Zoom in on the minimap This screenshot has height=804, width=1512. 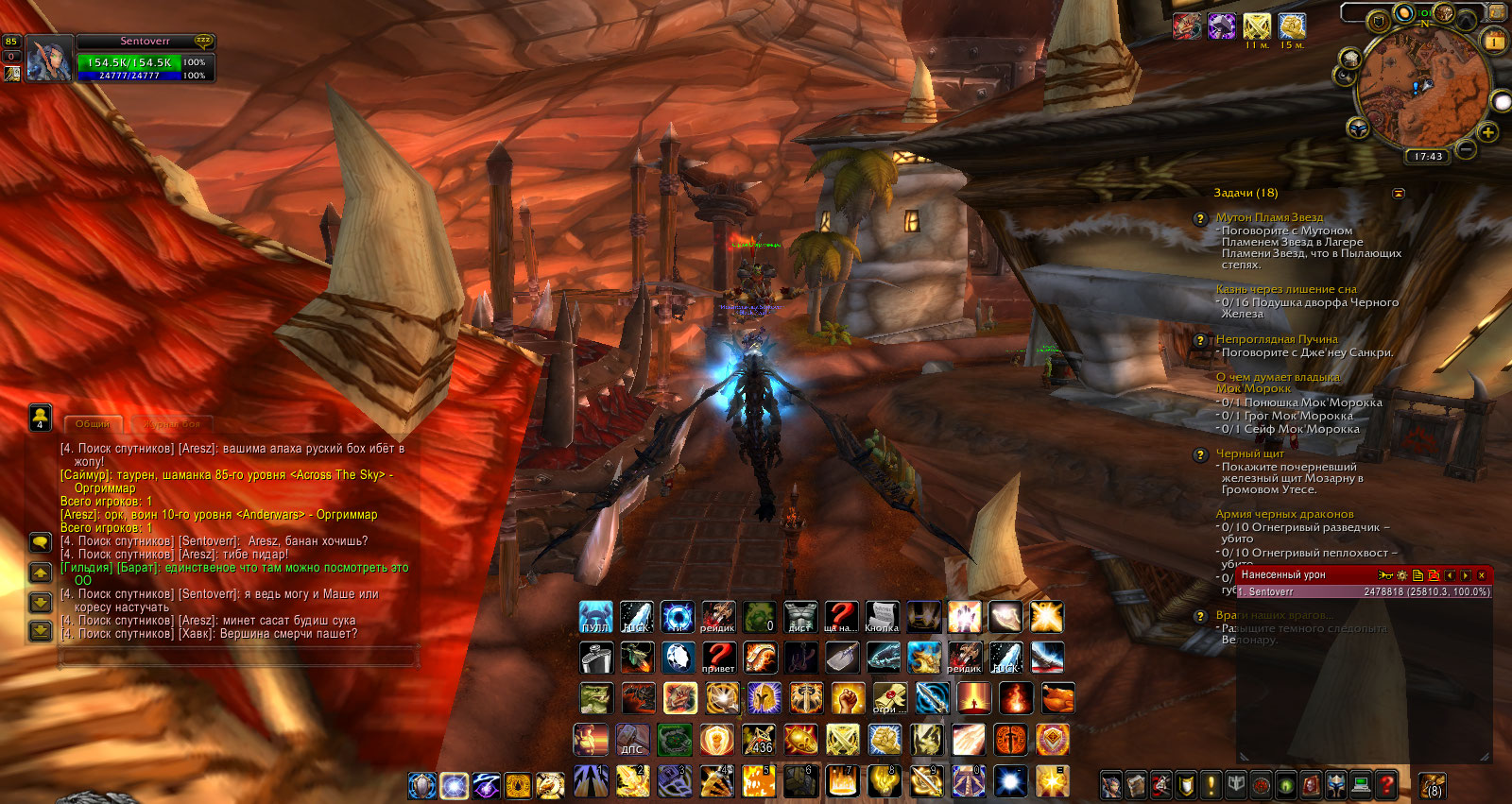[1487, 132]
